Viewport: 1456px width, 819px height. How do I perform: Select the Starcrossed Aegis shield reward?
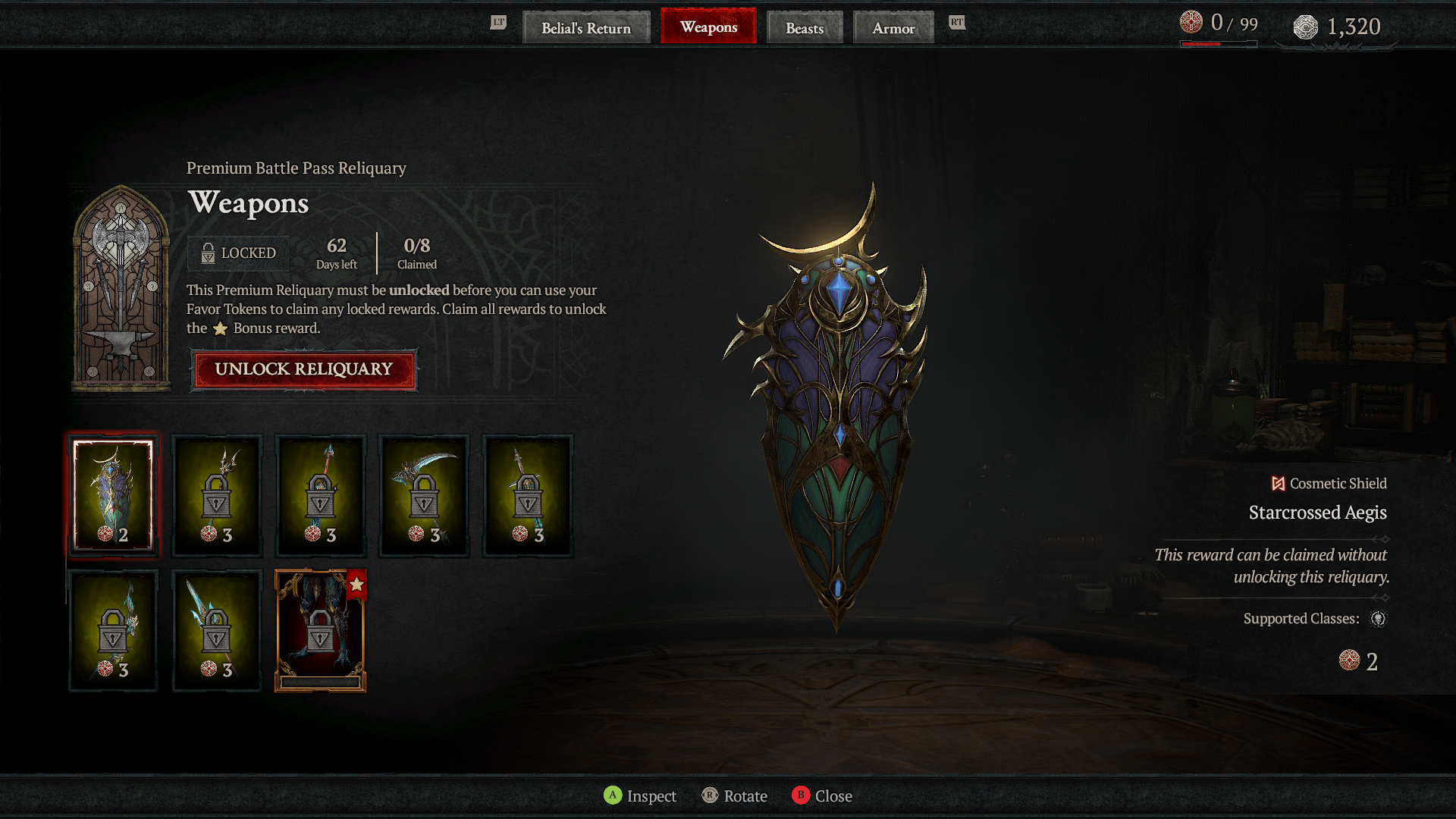(x=113, y=496)
